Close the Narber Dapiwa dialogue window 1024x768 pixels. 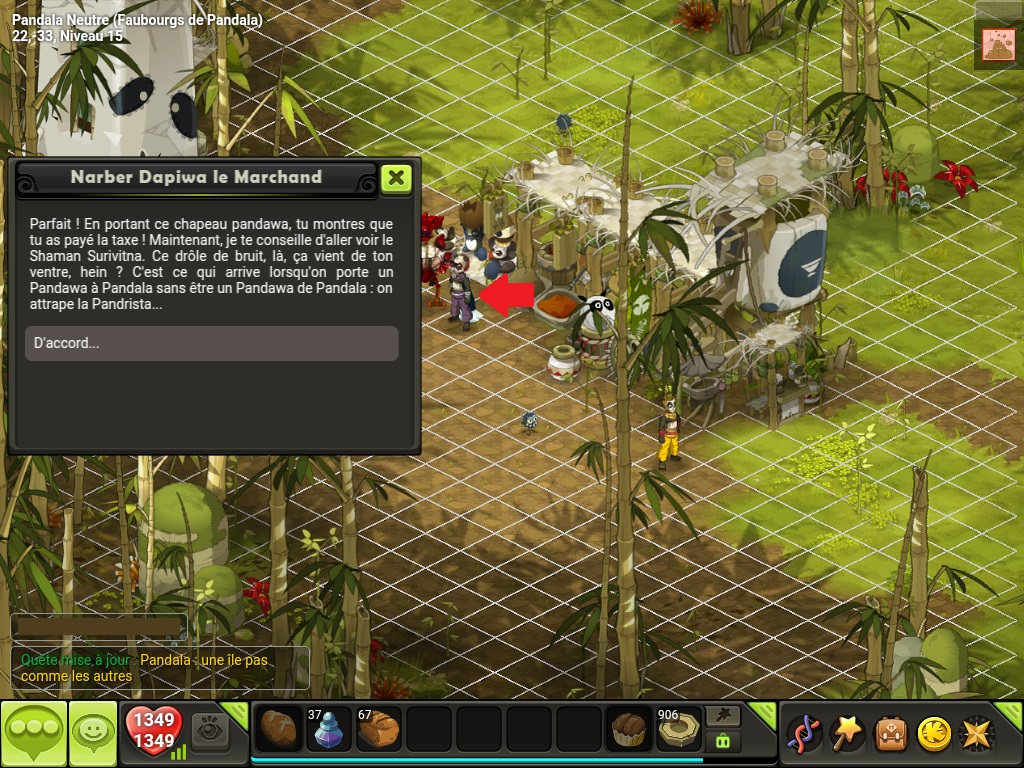coord(396,178)
